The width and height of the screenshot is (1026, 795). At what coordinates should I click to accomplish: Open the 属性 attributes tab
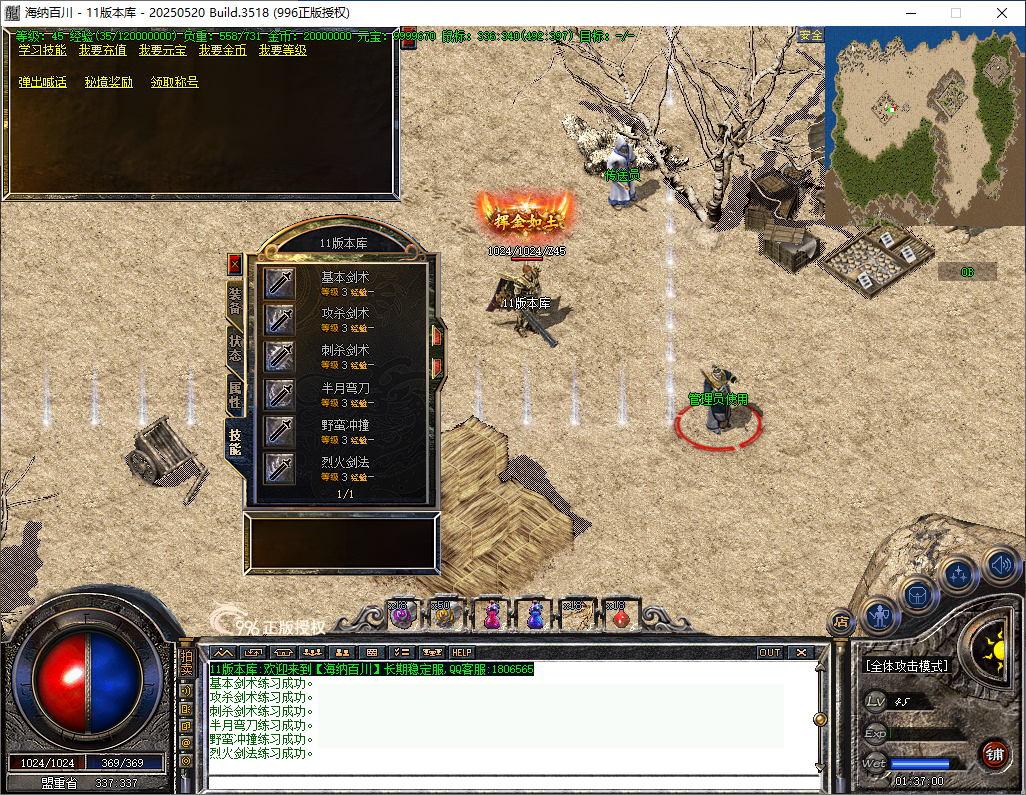point(235,395)
